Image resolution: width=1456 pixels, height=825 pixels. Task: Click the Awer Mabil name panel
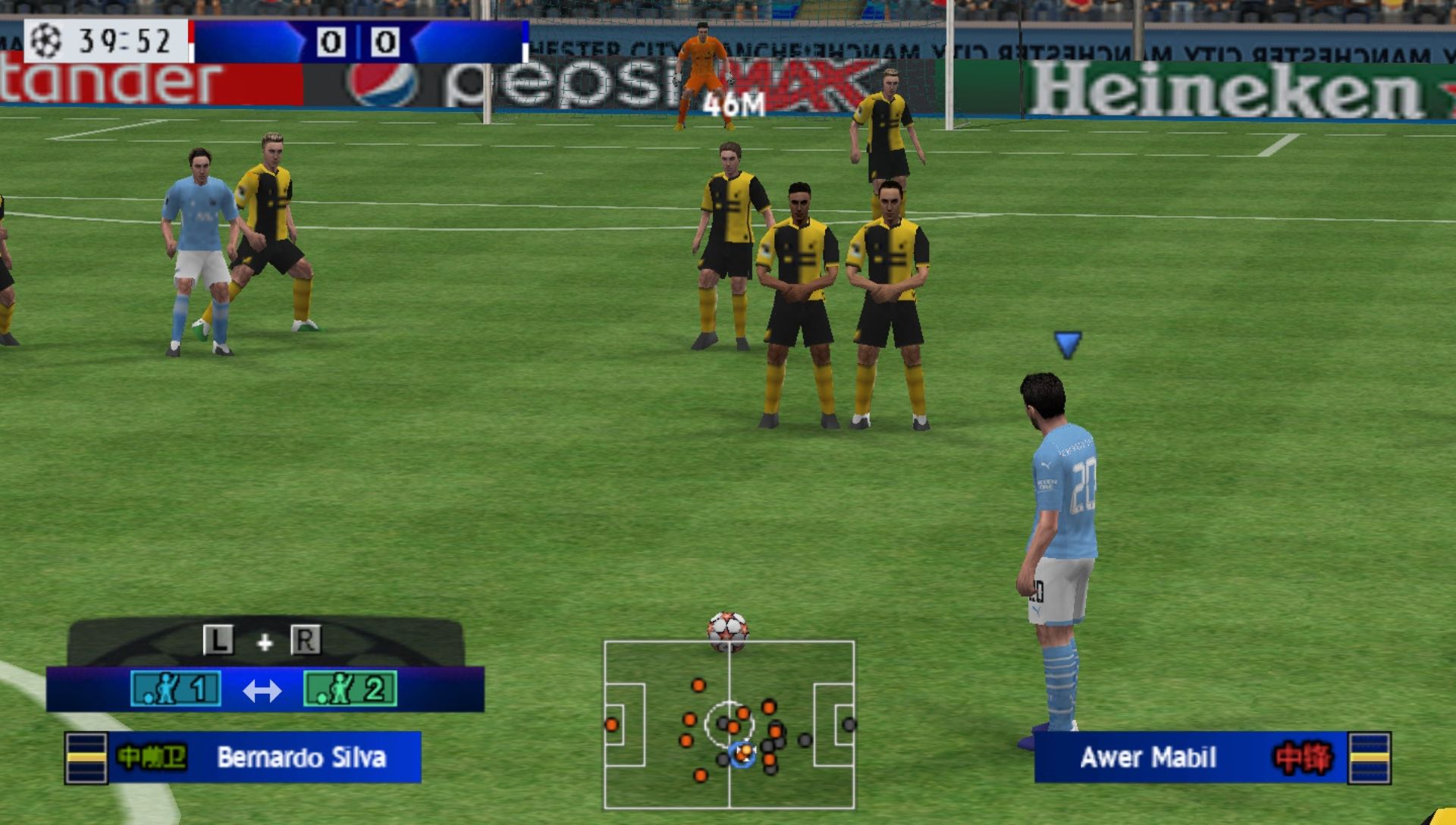point(1191,757)
